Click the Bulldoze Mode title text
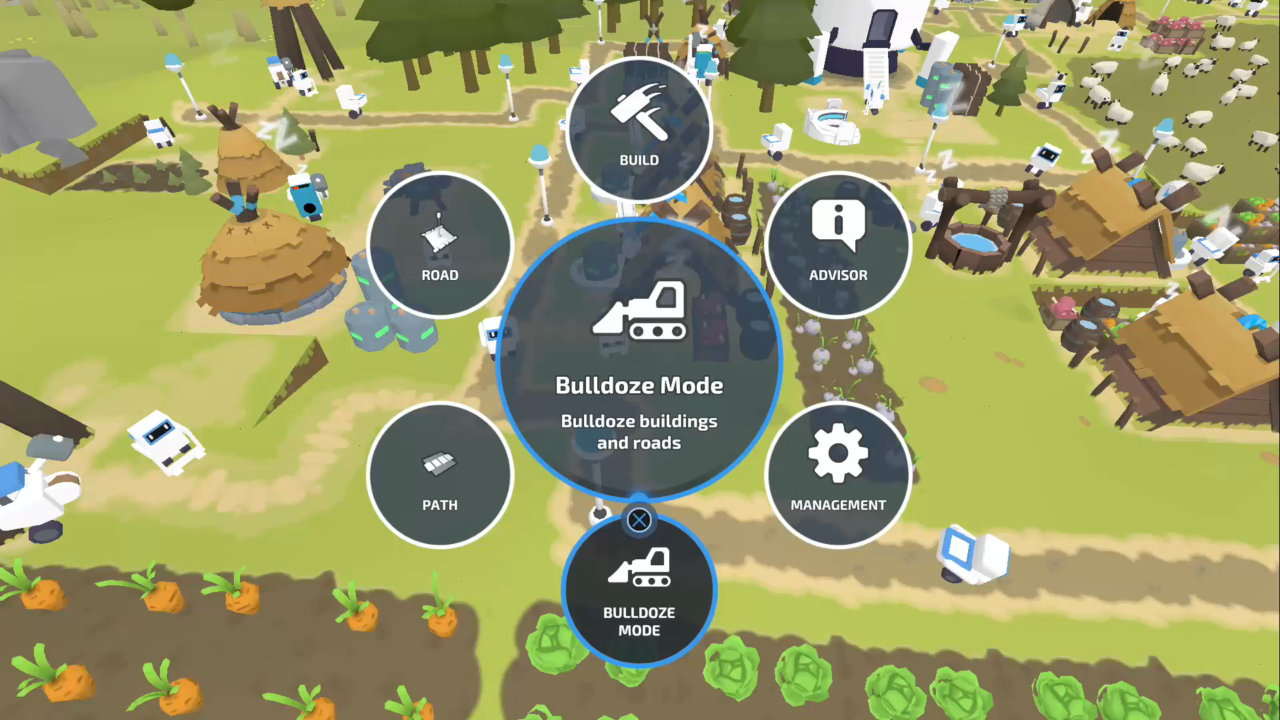Viewport: 1280px width, 720px height. (639, 385)
